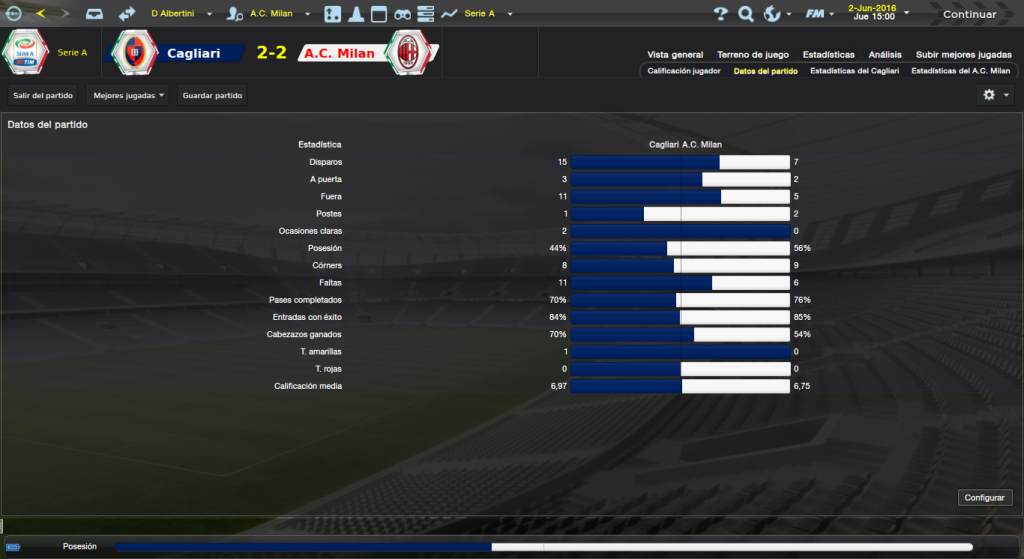Open the Terreno de juego tab
The width and height of the screenshot is (1024, 559).
pyautogui.click(x=753, y=54)
